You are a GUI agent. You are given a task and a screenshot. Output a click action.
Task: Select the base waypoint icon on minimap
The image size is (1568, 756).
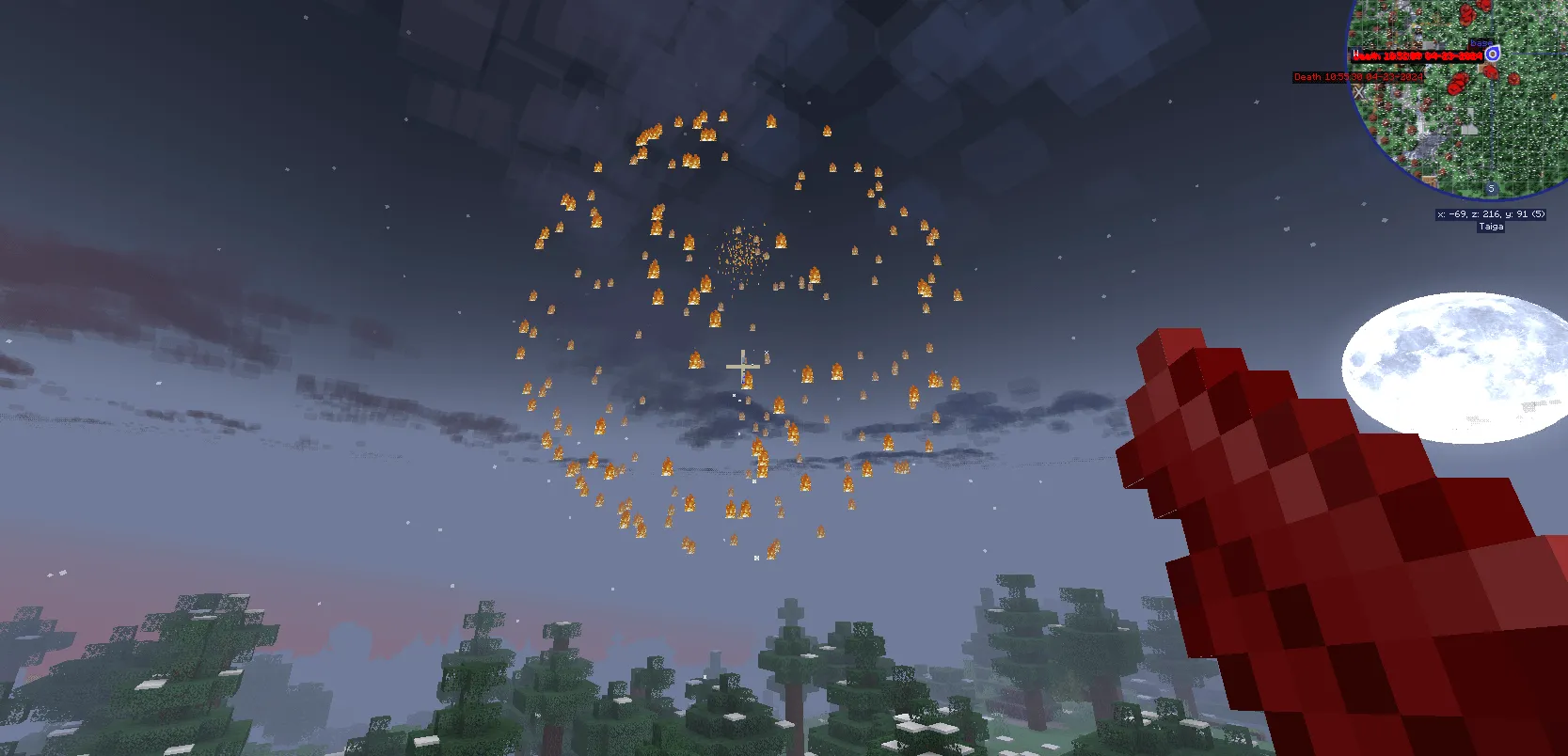pos(1493,55)
